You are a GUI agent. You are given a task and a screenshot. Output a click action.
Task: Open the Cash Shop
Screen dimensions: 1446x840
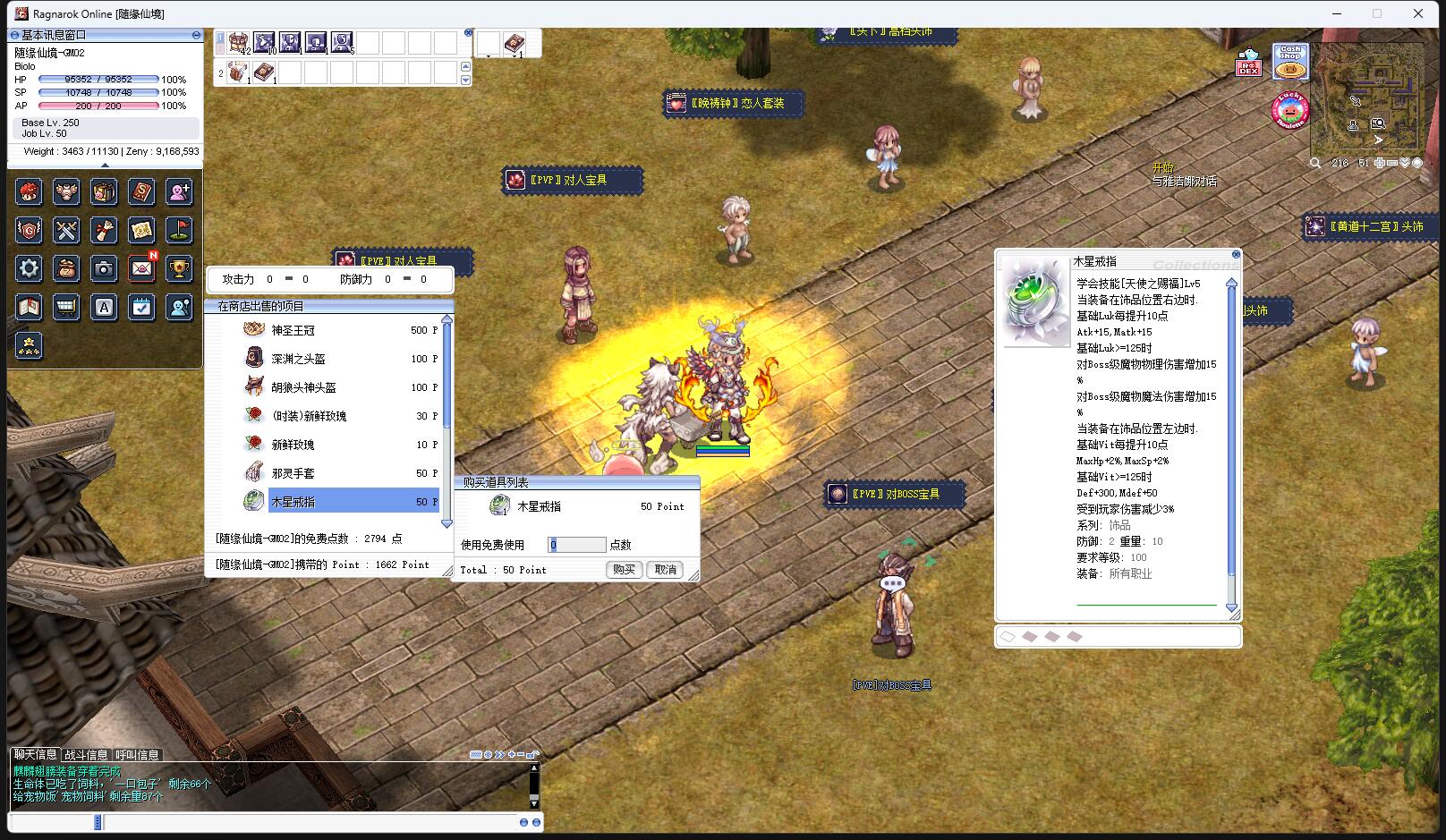(x=1290, y=62)
